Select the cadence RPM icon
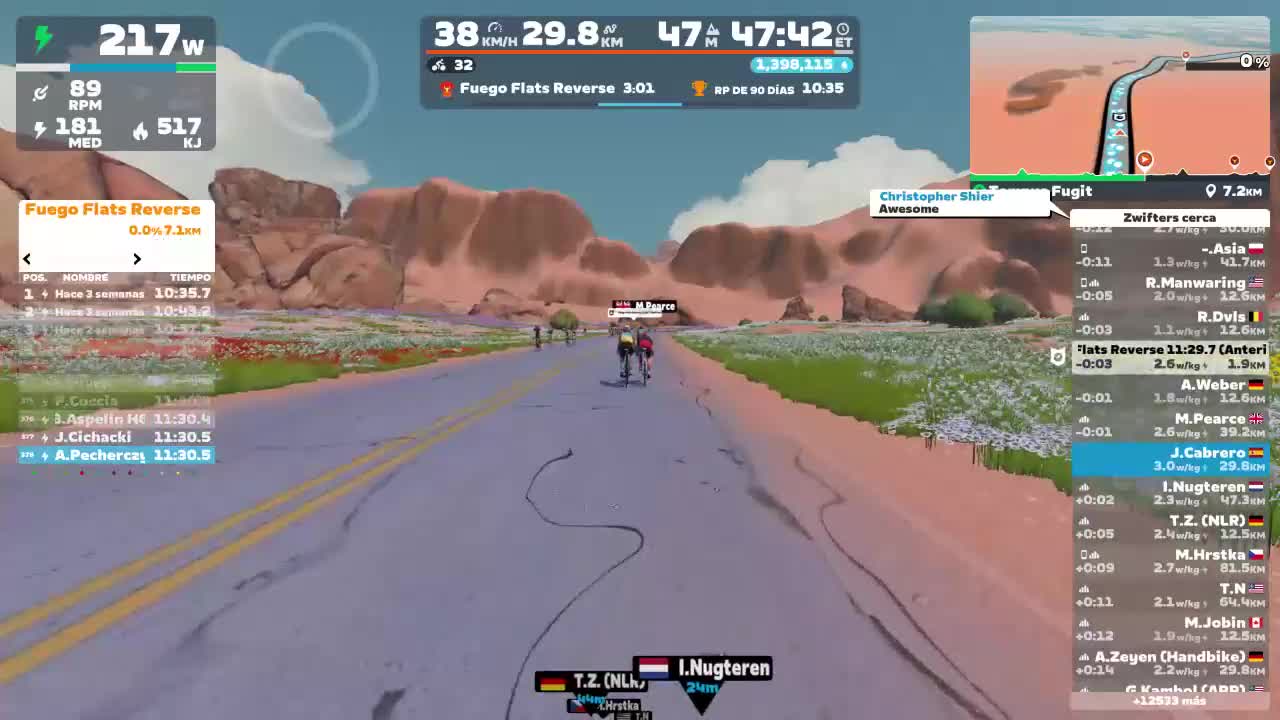Viewport: 1280px width, 720px height. click(x=40, y=94)
